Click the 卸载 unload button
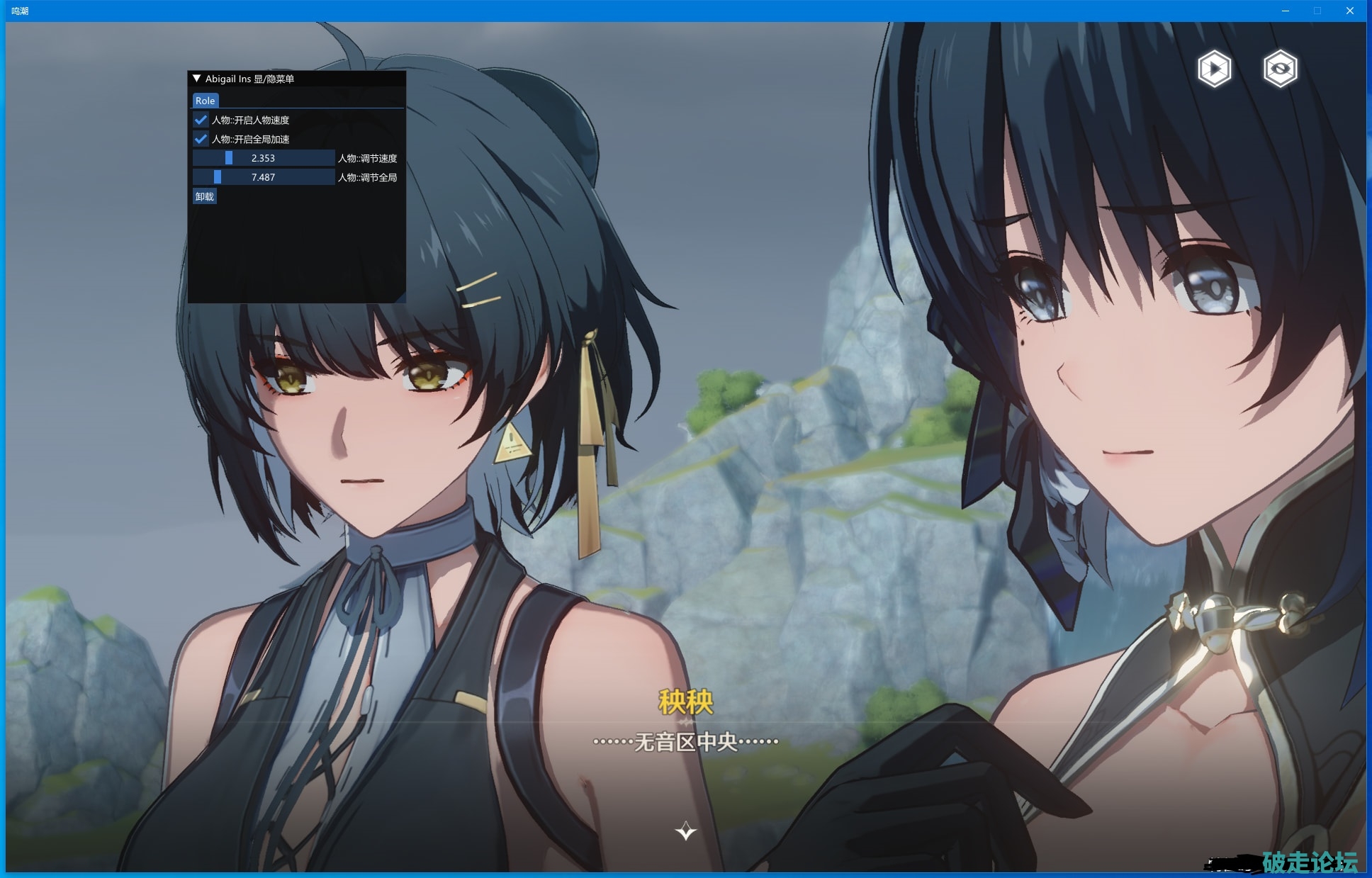The image size is (1372, 878). click(205, 196)
